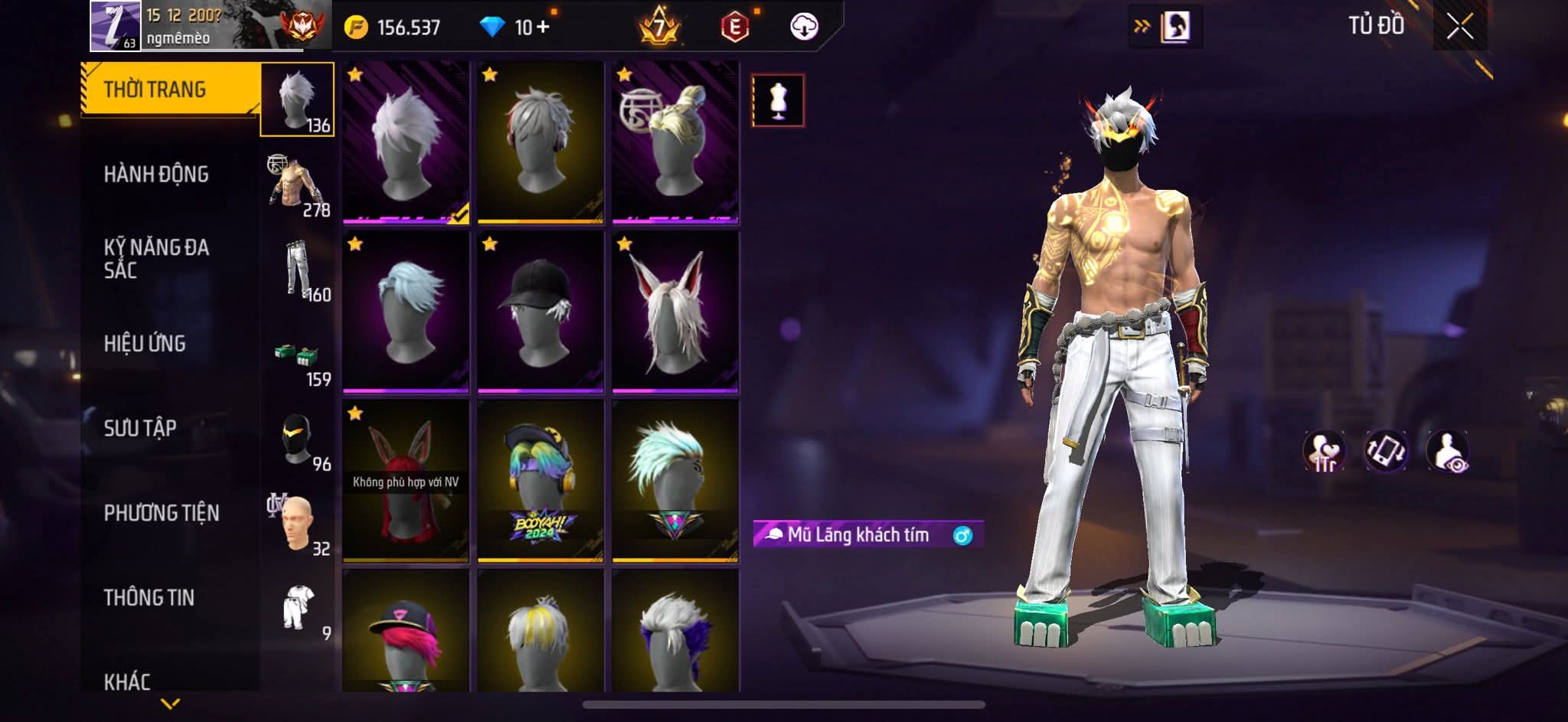Go to the Sưu Tập tab
Screen dimensions: 1568x722
(x=140, y=428)
